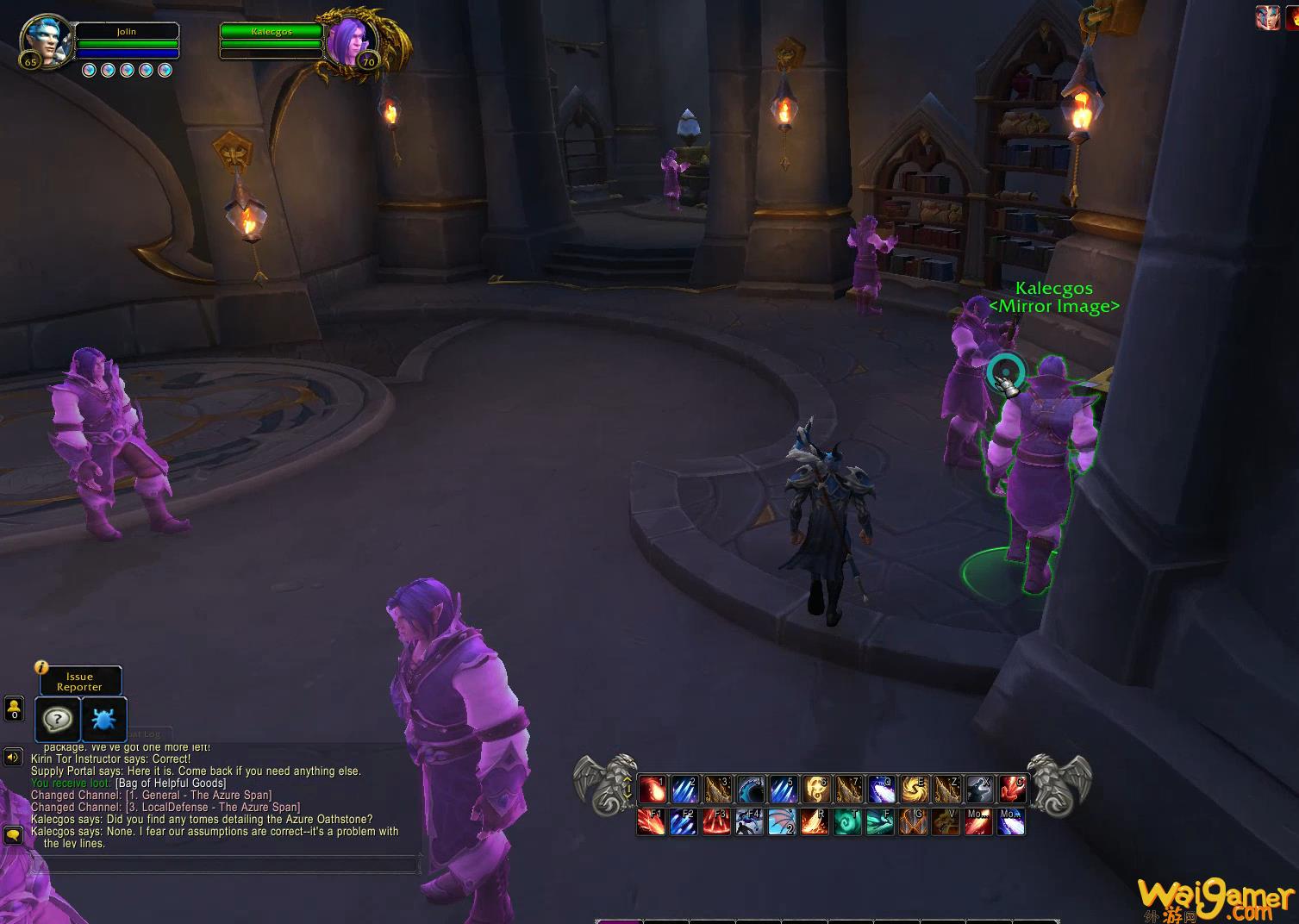This screenshot has width=1299, height=924.
Task: Use the blue shards ability on key 2
Action: click(685, 789)
